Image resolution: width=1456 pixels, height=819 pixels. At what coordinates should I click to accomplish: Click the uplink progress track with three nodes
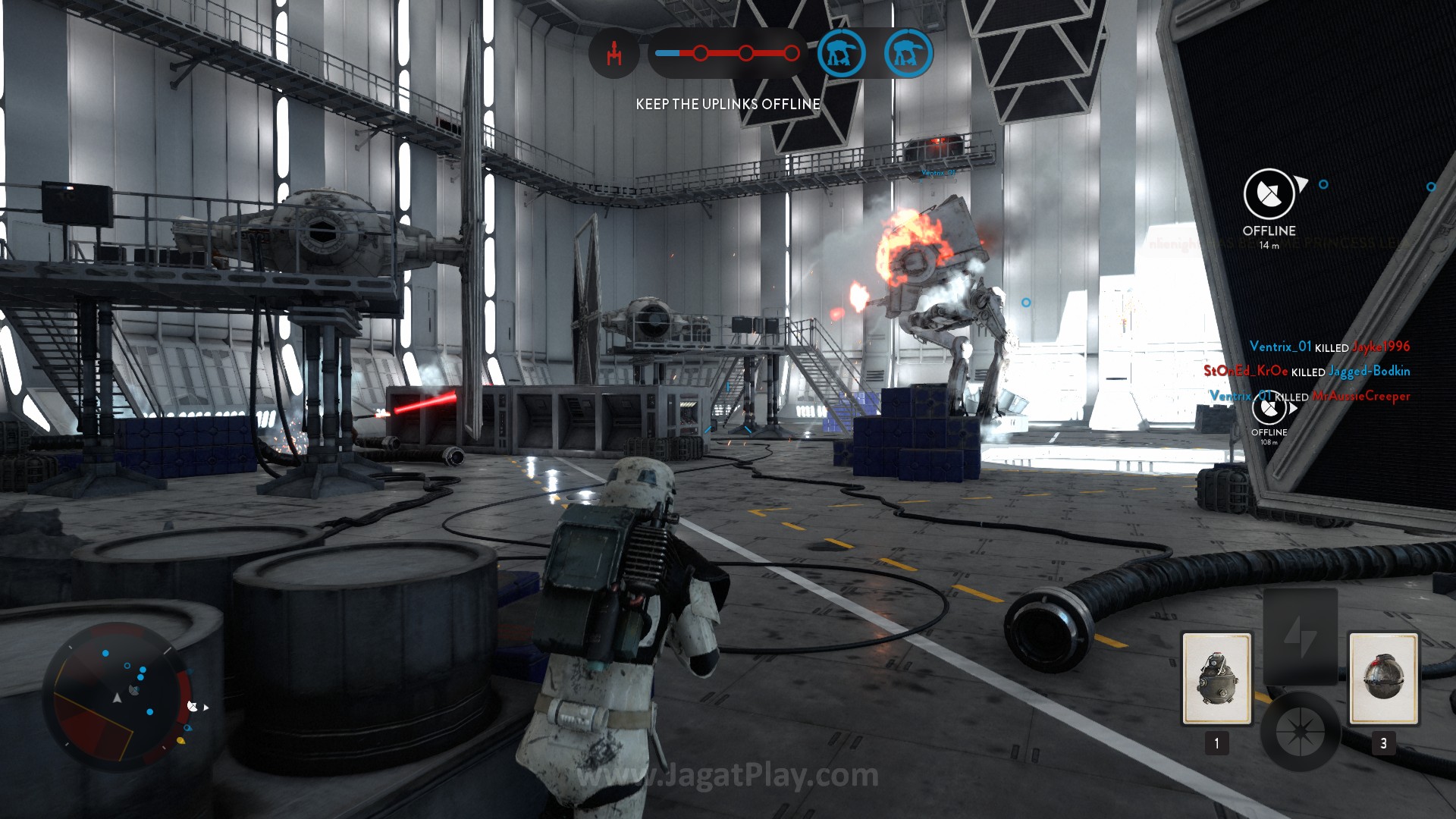click(x=726, y=53)
